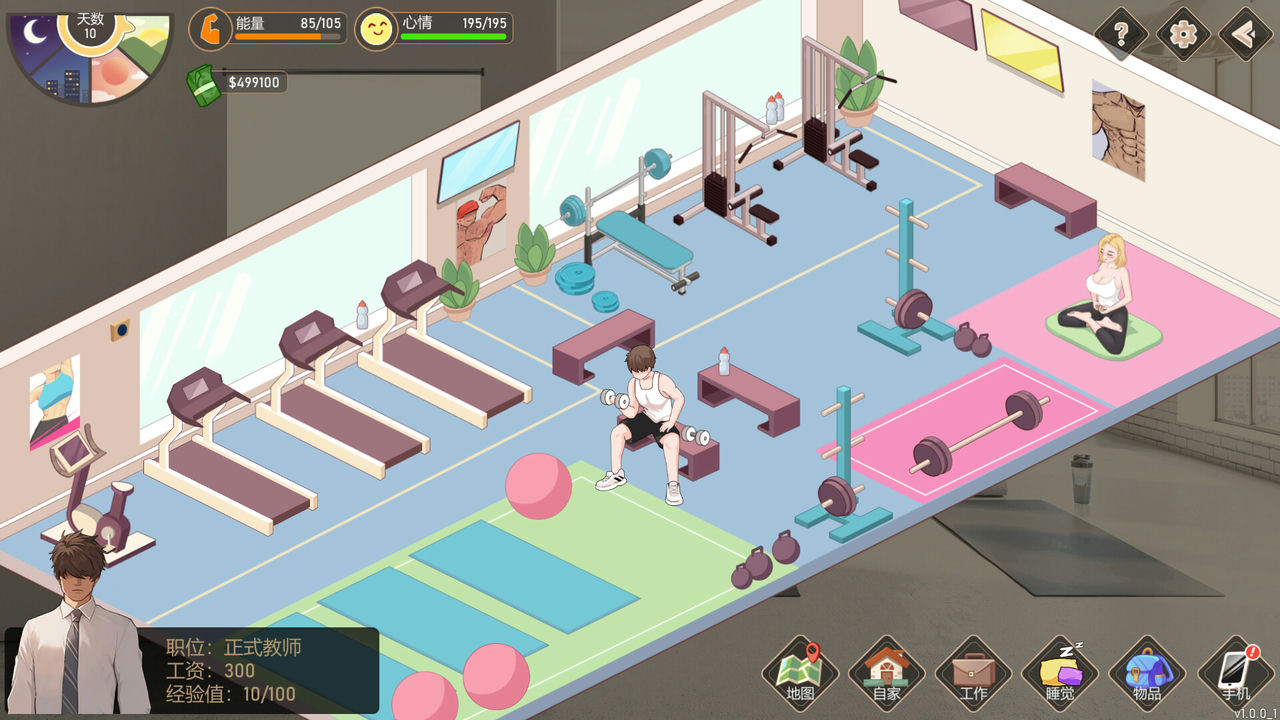Open the 地图 map button
Screen dimensions: 1280x720
click(x=800, y=672)
